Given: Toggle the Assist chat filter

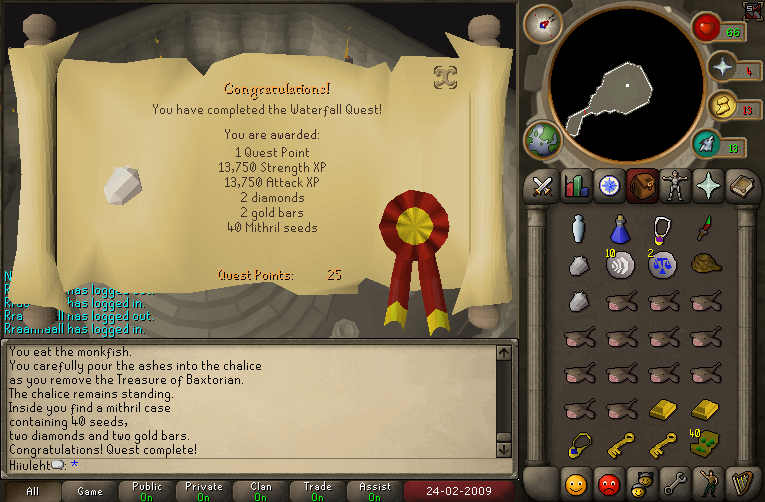Looking at the screenshot, I should click(375, 491).
